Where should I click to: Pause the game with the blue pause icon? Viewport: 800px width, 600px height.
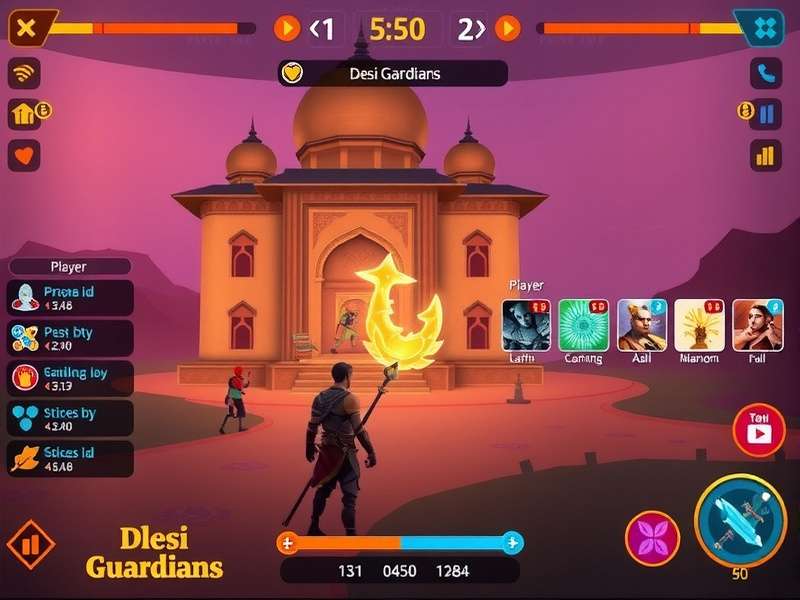[766, 114]
